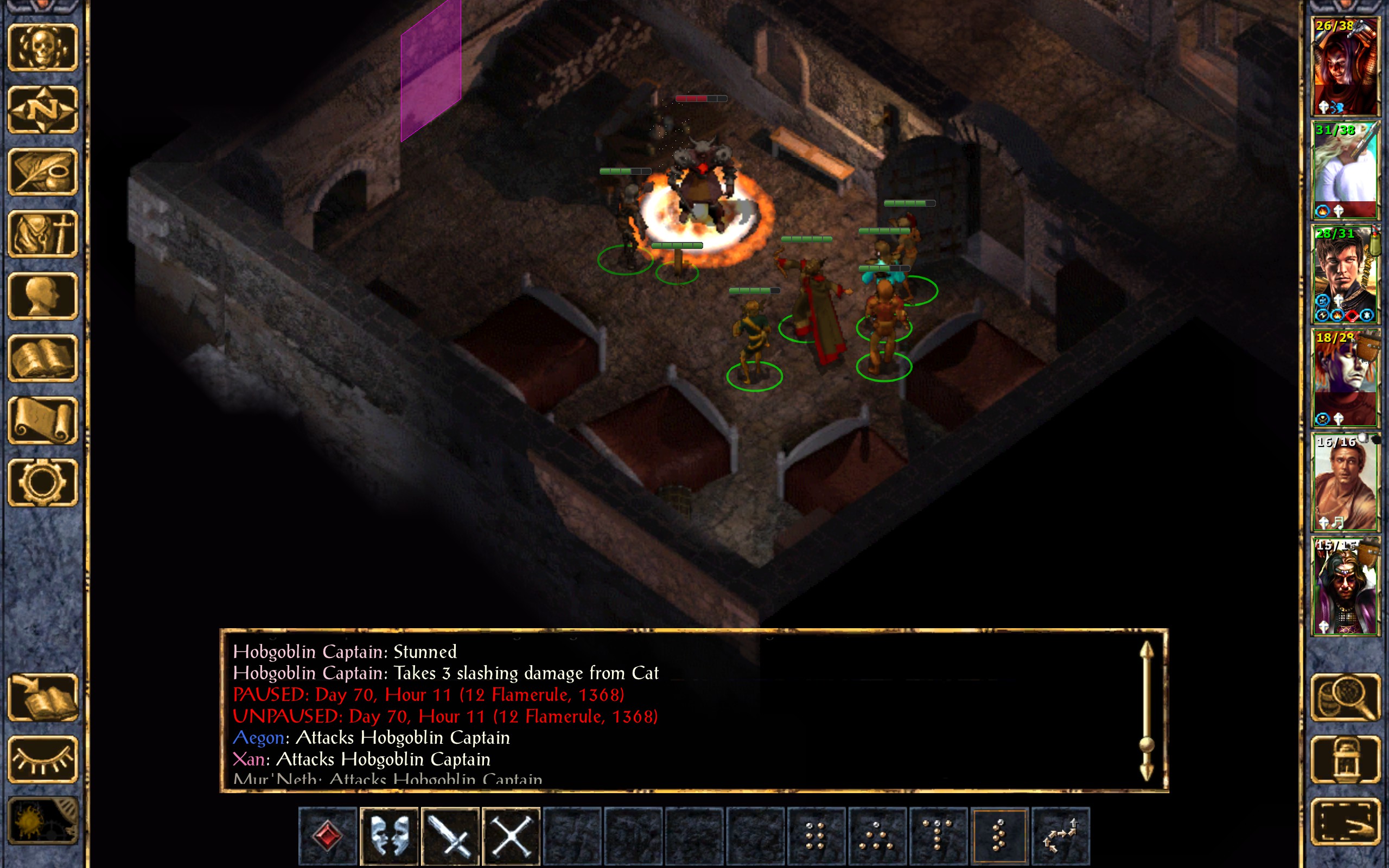Click the magnifying glass button on the right panel
Viewport: 1389px width, 868px height.
(x=1345, y=698)
